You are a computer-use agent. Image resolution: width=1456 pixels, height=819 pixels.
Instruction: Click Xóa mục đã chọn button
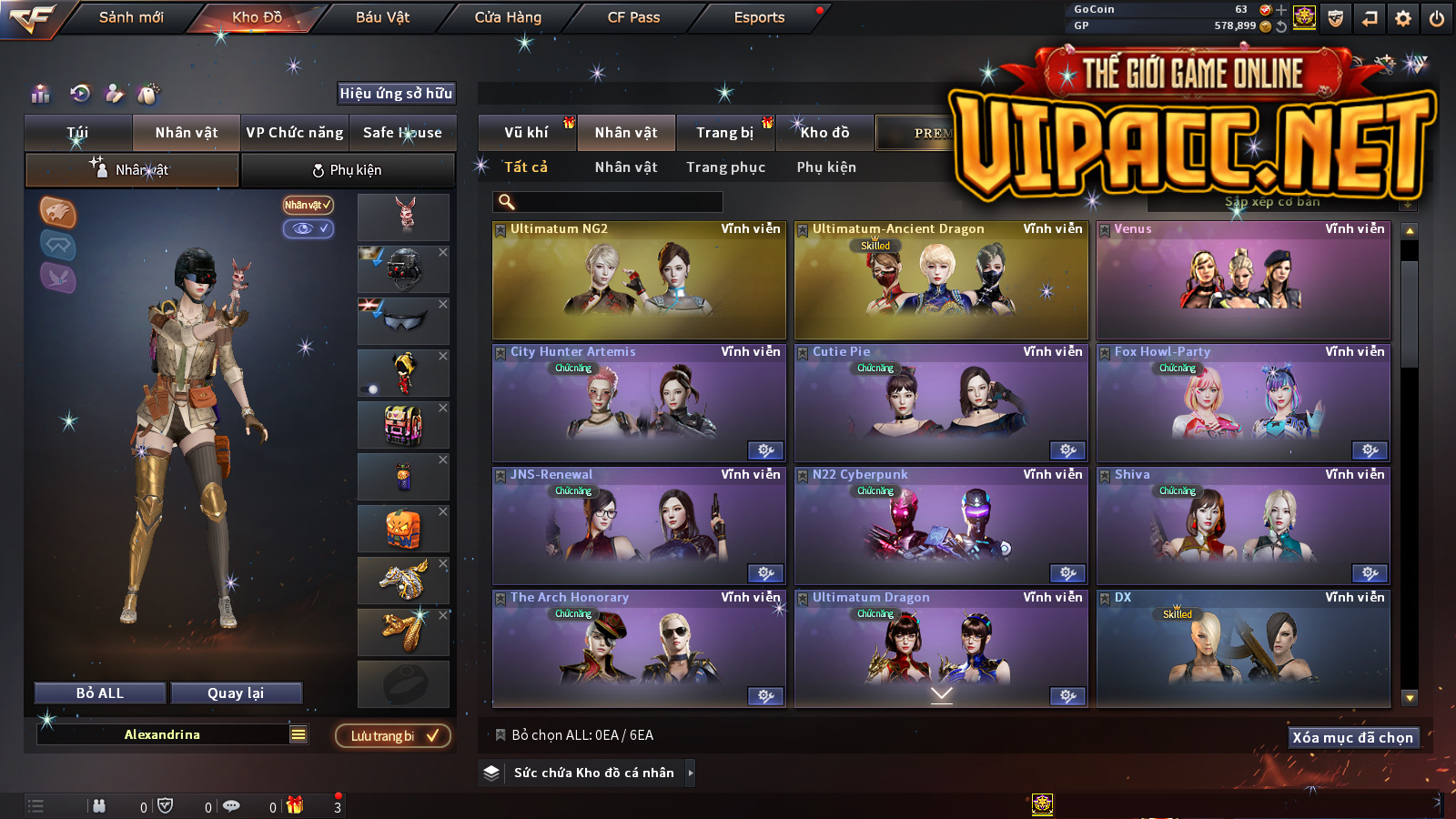click(1352, 738)
